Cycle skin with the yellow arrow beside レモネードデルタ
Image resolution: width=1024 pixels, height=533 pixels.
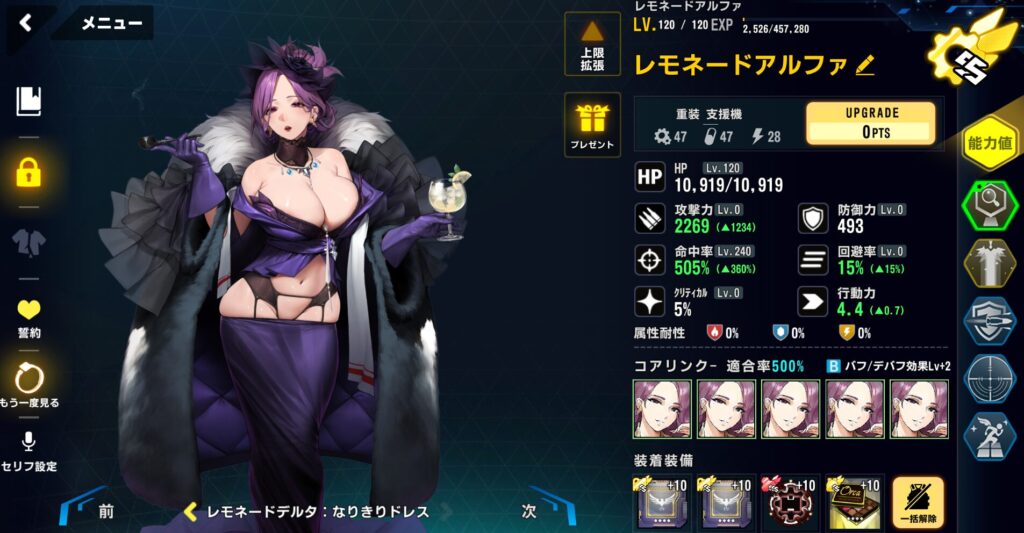(x=189, y=511)
